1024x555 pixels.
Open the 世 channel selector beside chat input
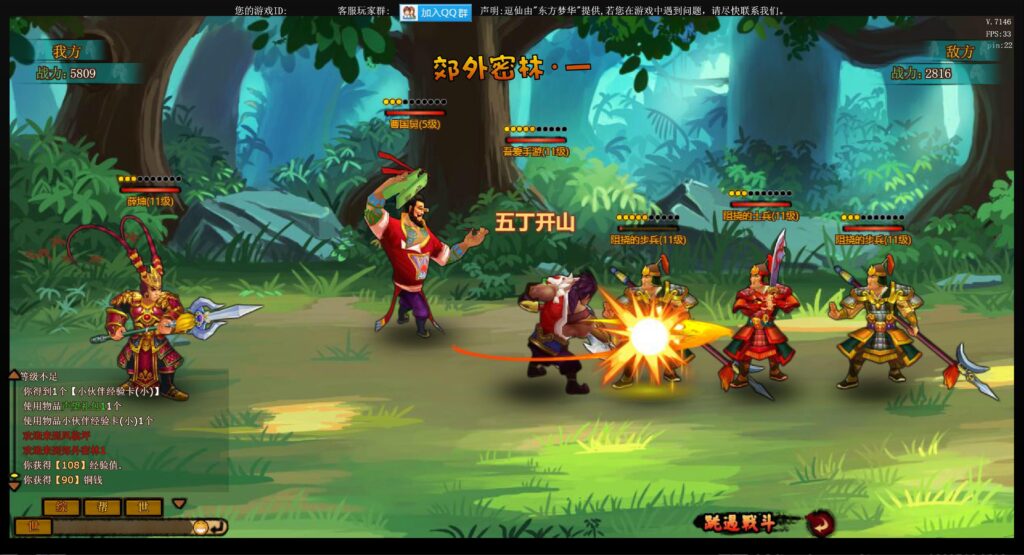click(32, 527)
